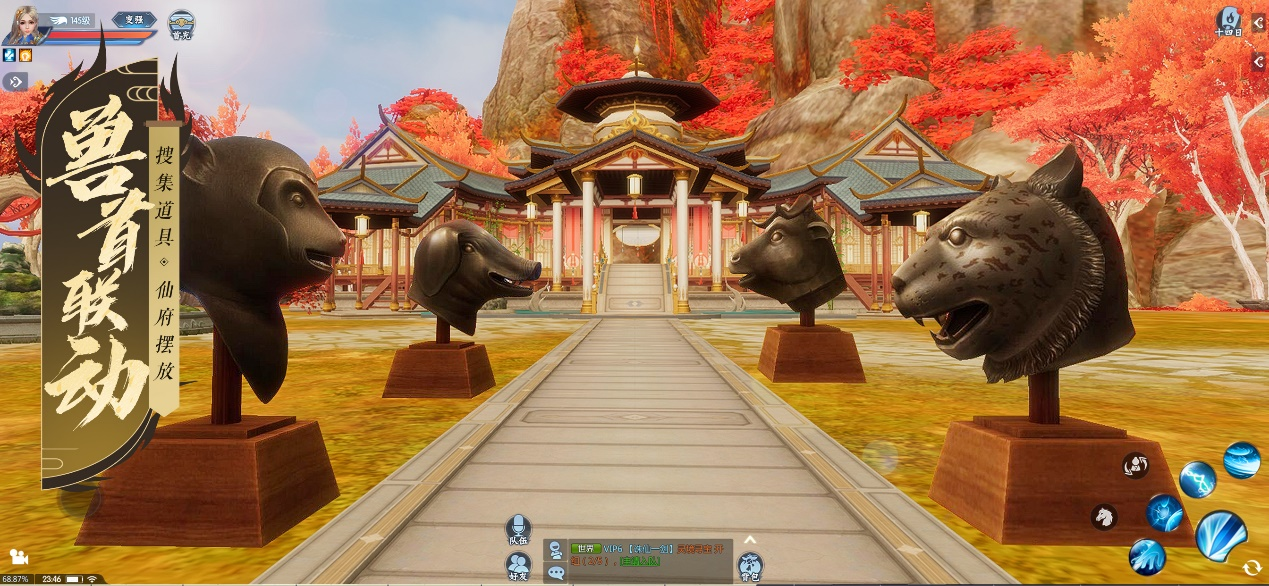Expand the chat box upward arrow

(750, 540)
